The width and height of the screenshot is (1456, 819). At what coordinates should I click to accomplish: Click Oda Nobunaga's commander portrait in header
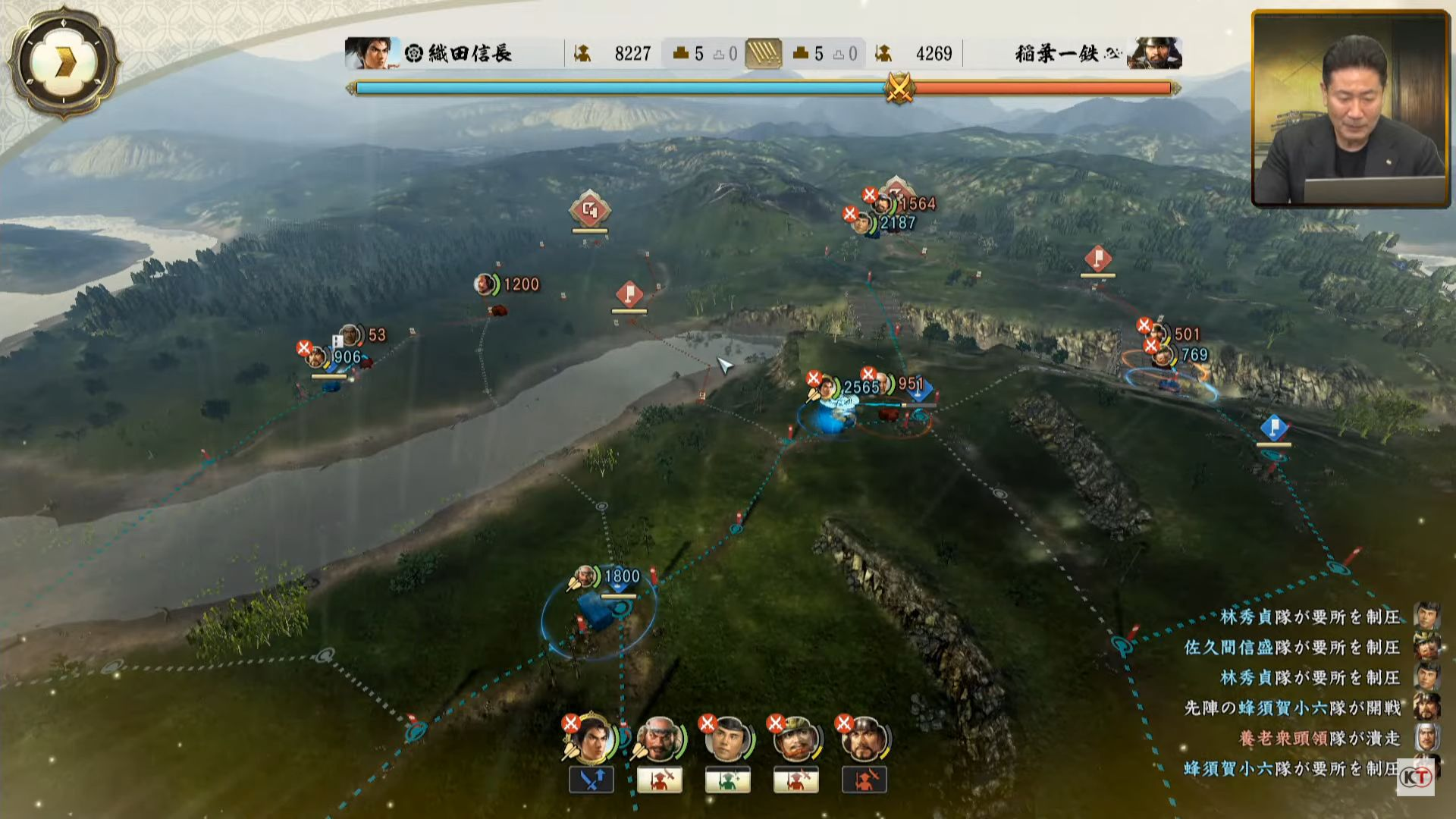(x=370, y=53)
